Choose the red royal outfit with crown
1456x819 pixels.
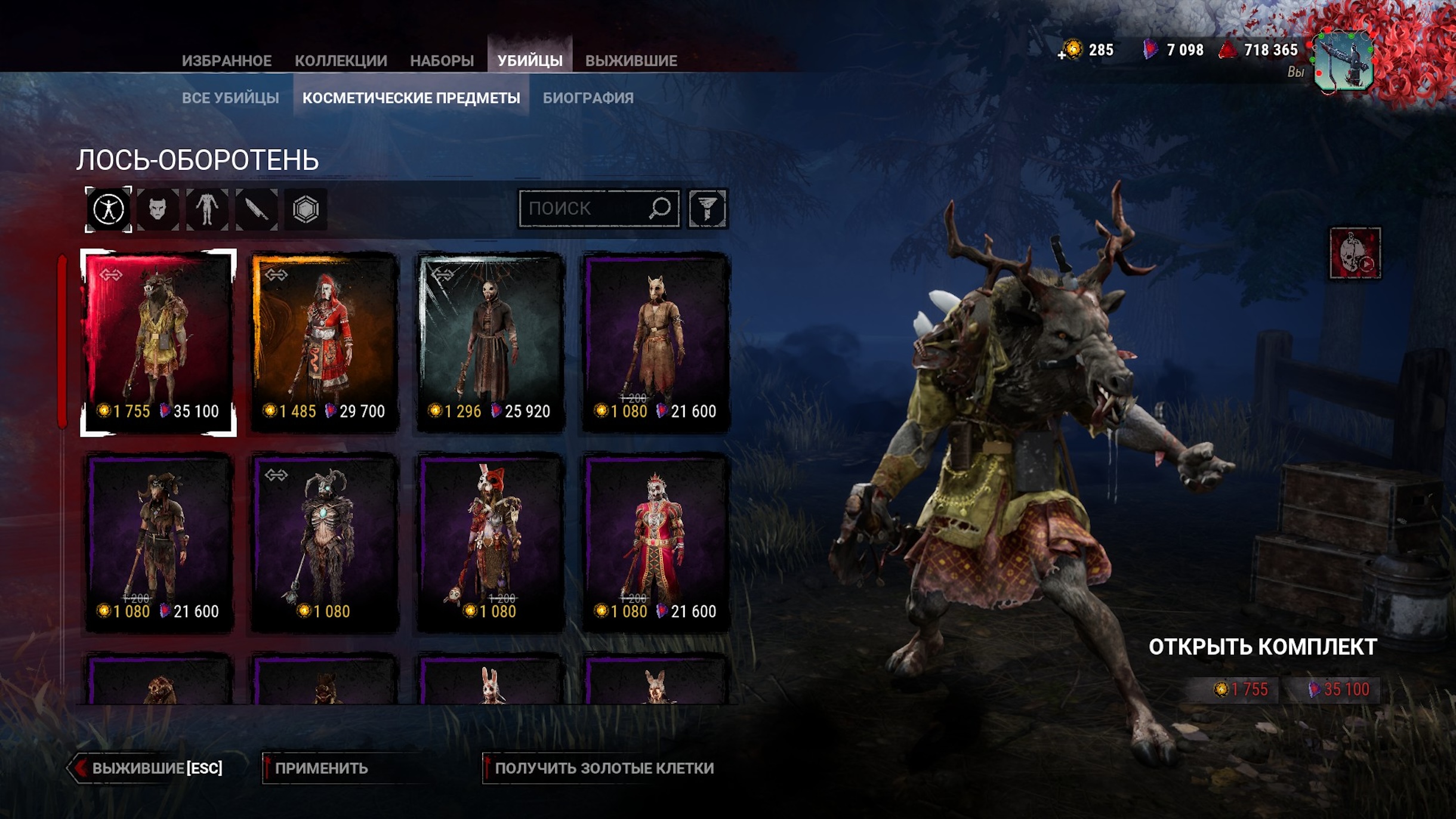[656, 542]
